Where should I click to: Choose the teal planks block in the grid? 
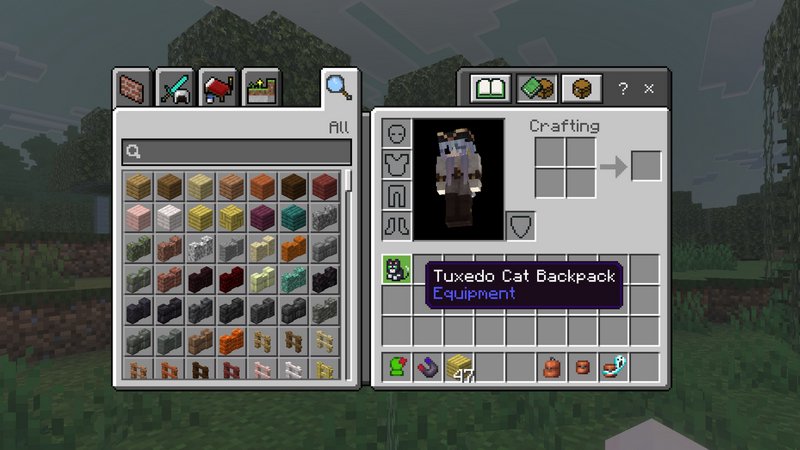[x=294, y=217]
